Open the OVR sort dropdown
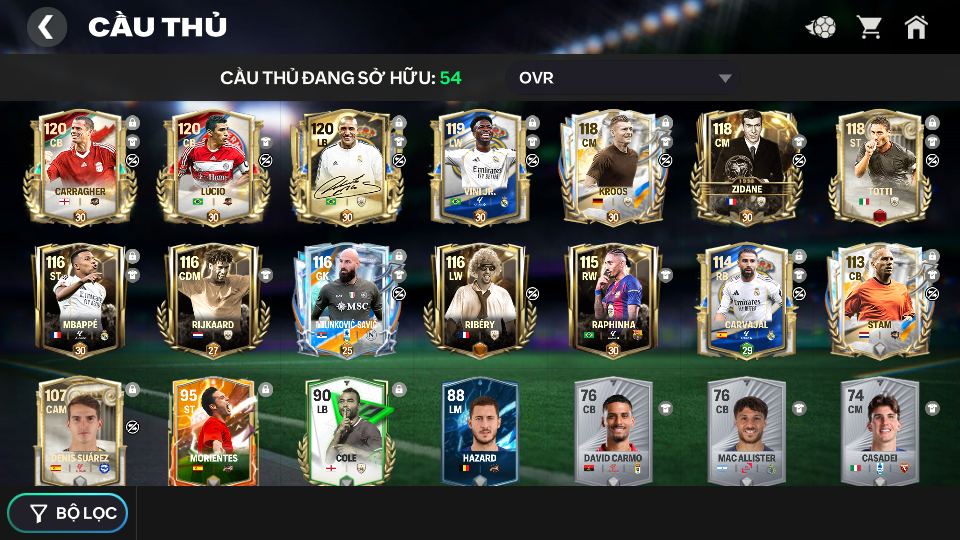Image resolution: width=960 pixels, height=540 pixels. pos(627,78)
